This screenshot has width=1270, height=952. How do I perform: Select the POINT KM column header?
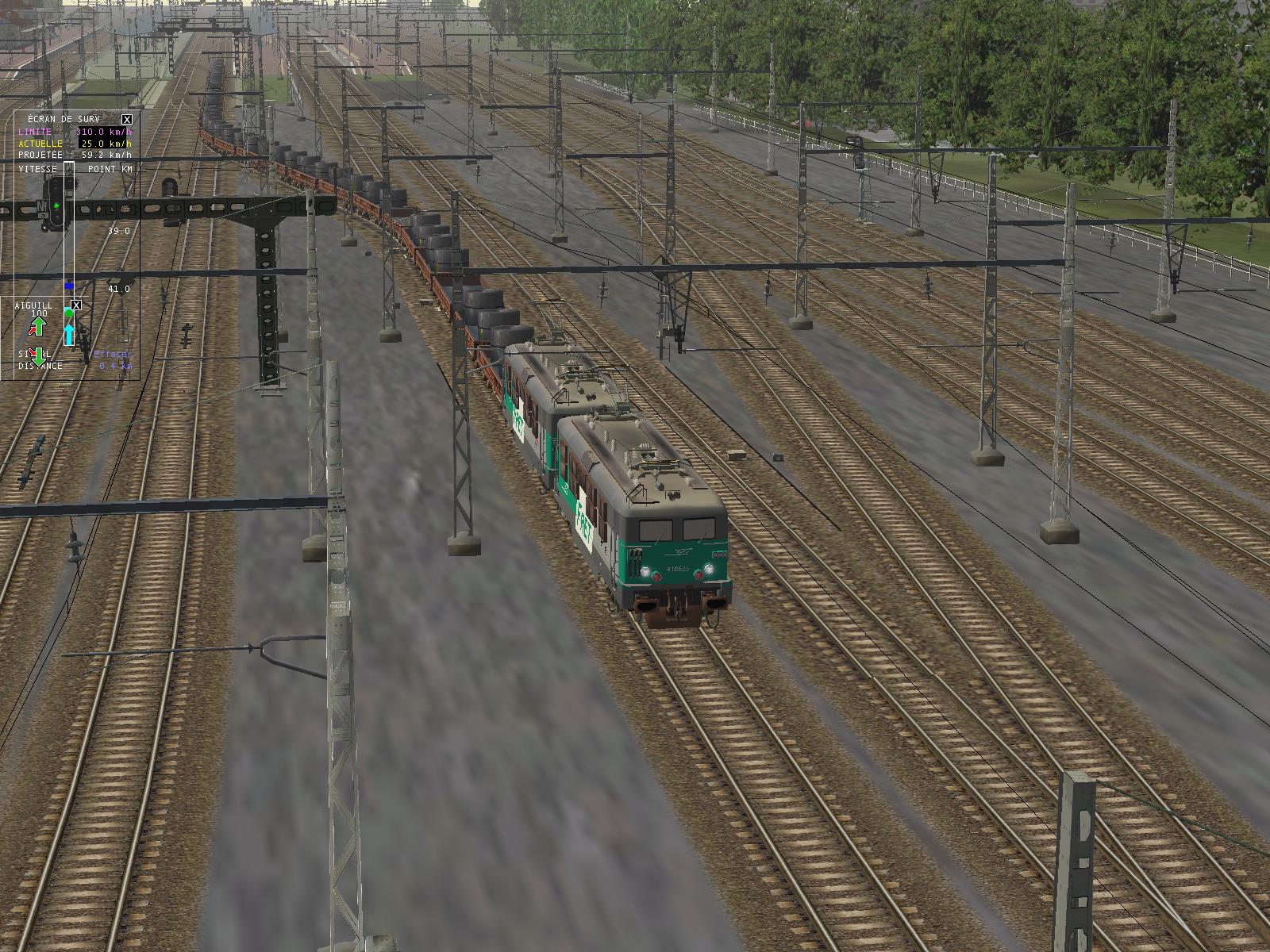point(110,169)
